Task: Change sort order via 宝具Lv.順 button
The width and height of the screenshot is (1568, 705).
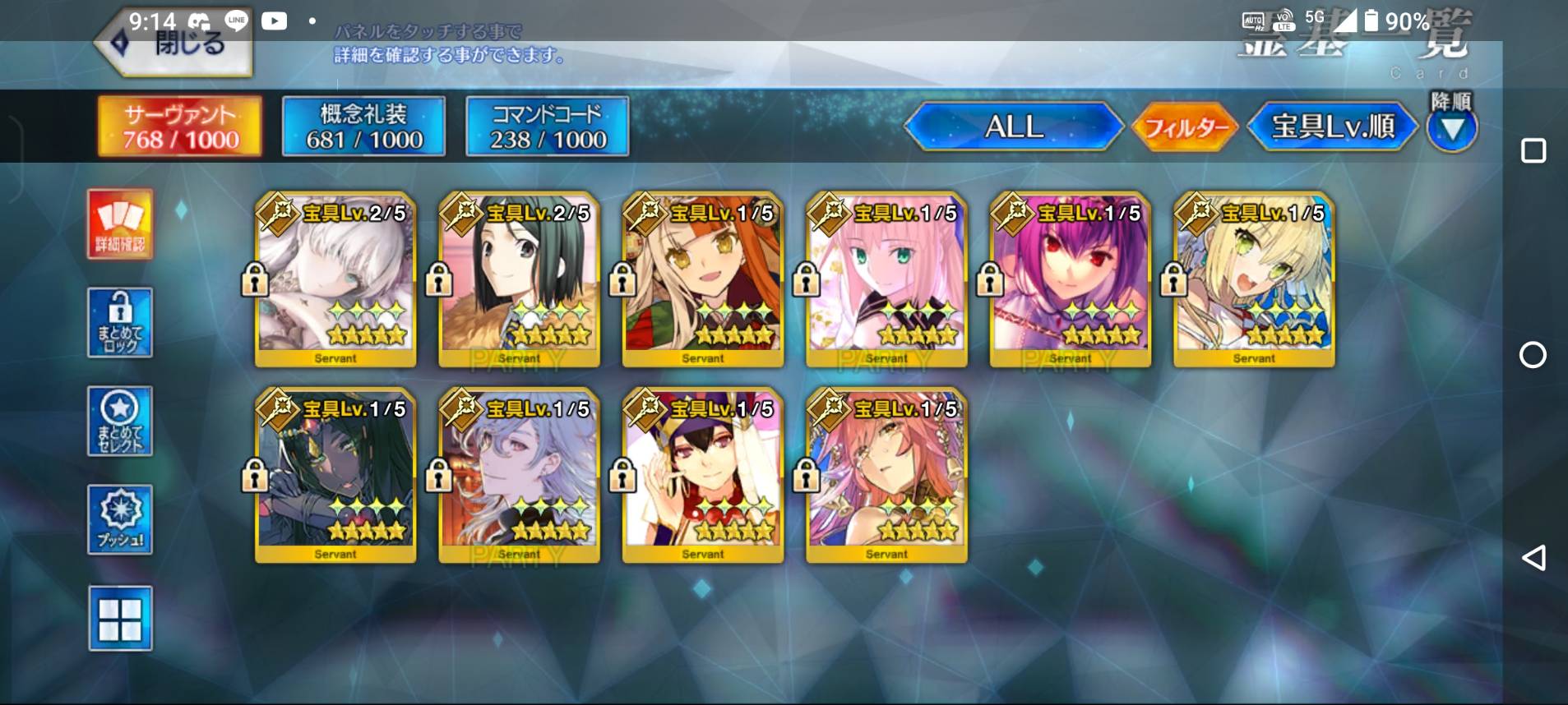Action: point(1332,127)
